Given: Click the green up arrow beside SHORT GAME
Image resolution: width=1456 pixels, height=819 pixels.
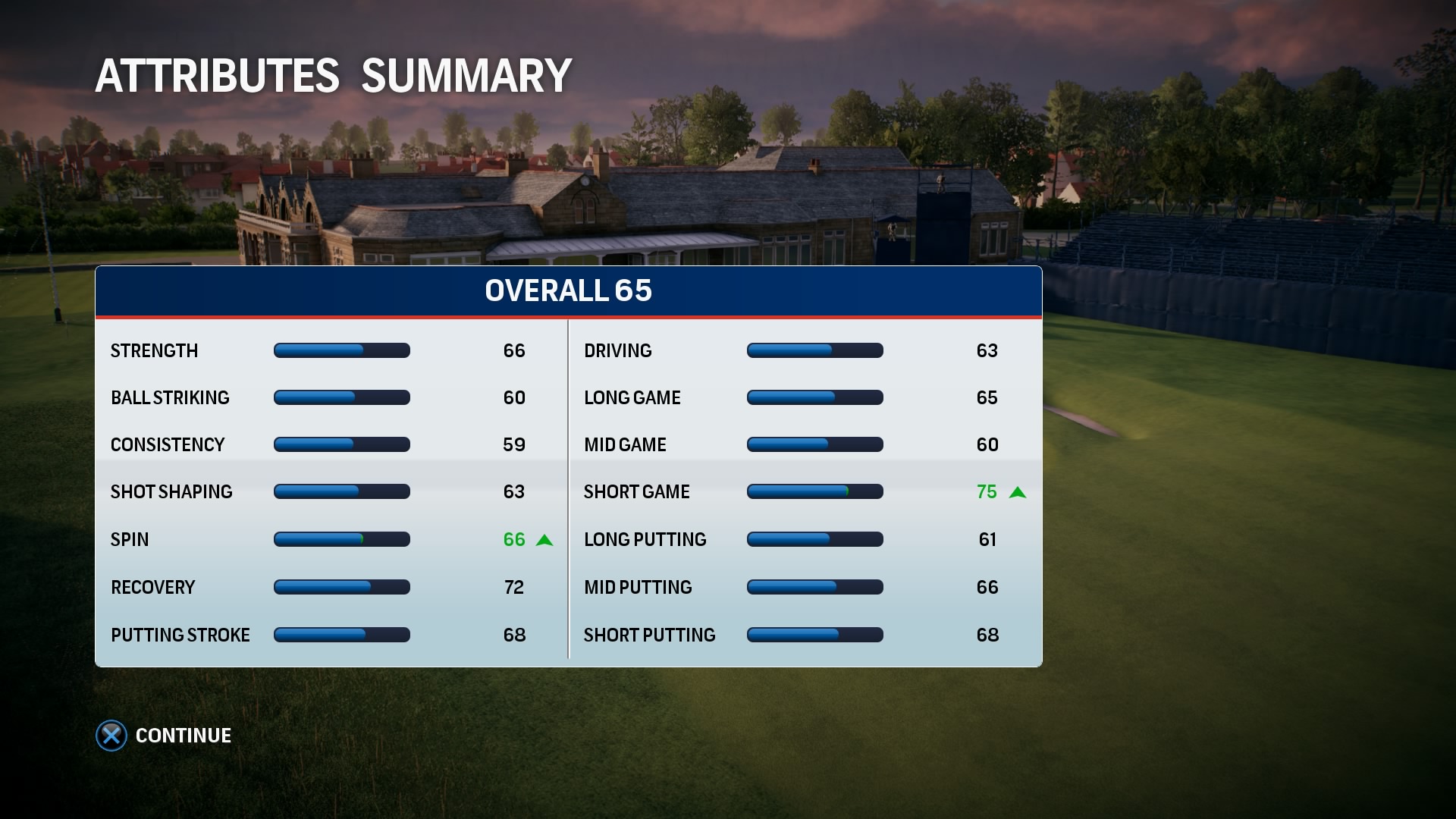Looking at the screenshot, I should (x=1018, y=492).
